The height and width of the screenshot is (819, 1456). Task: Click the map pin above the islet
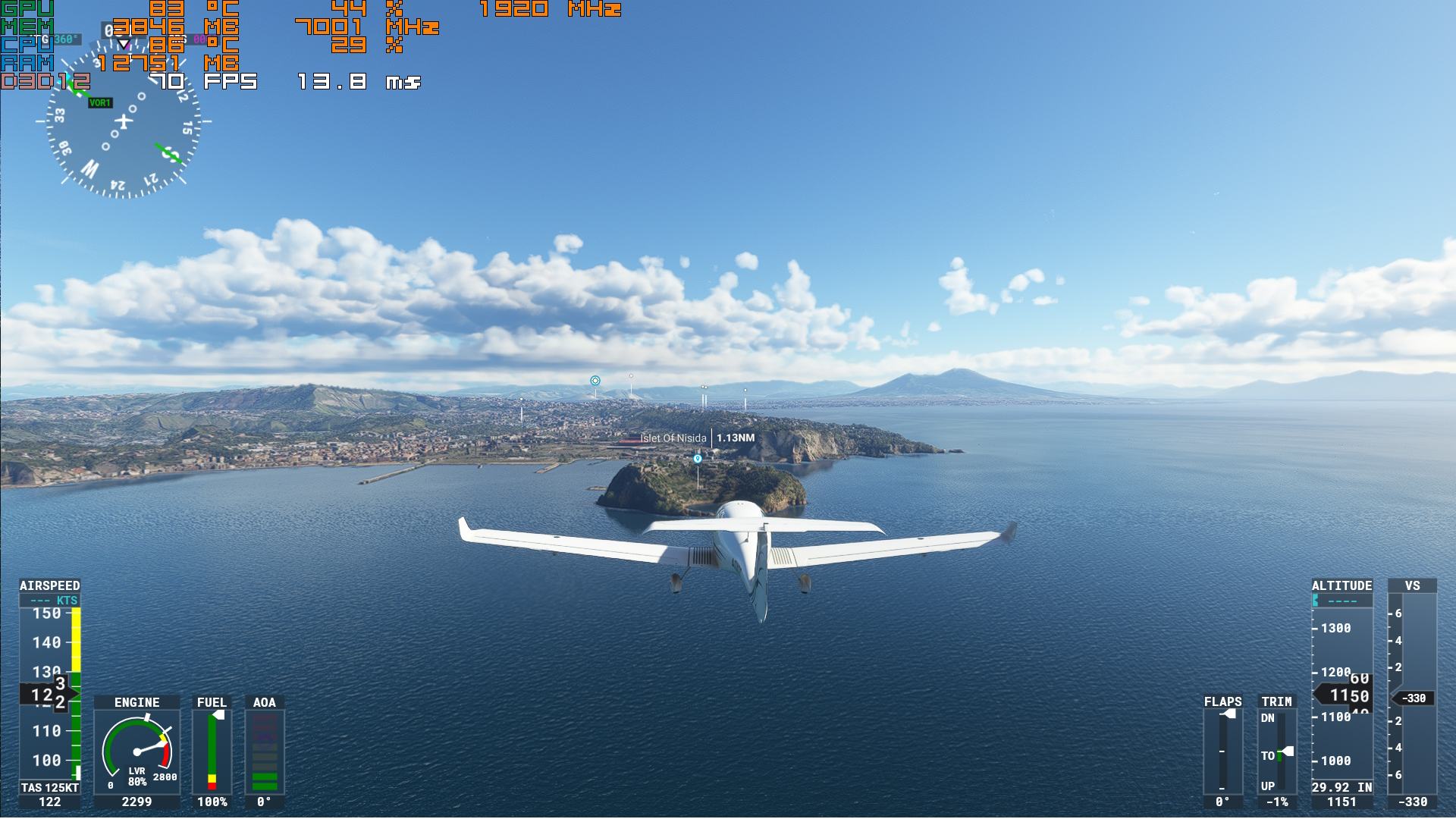[698, 458]
